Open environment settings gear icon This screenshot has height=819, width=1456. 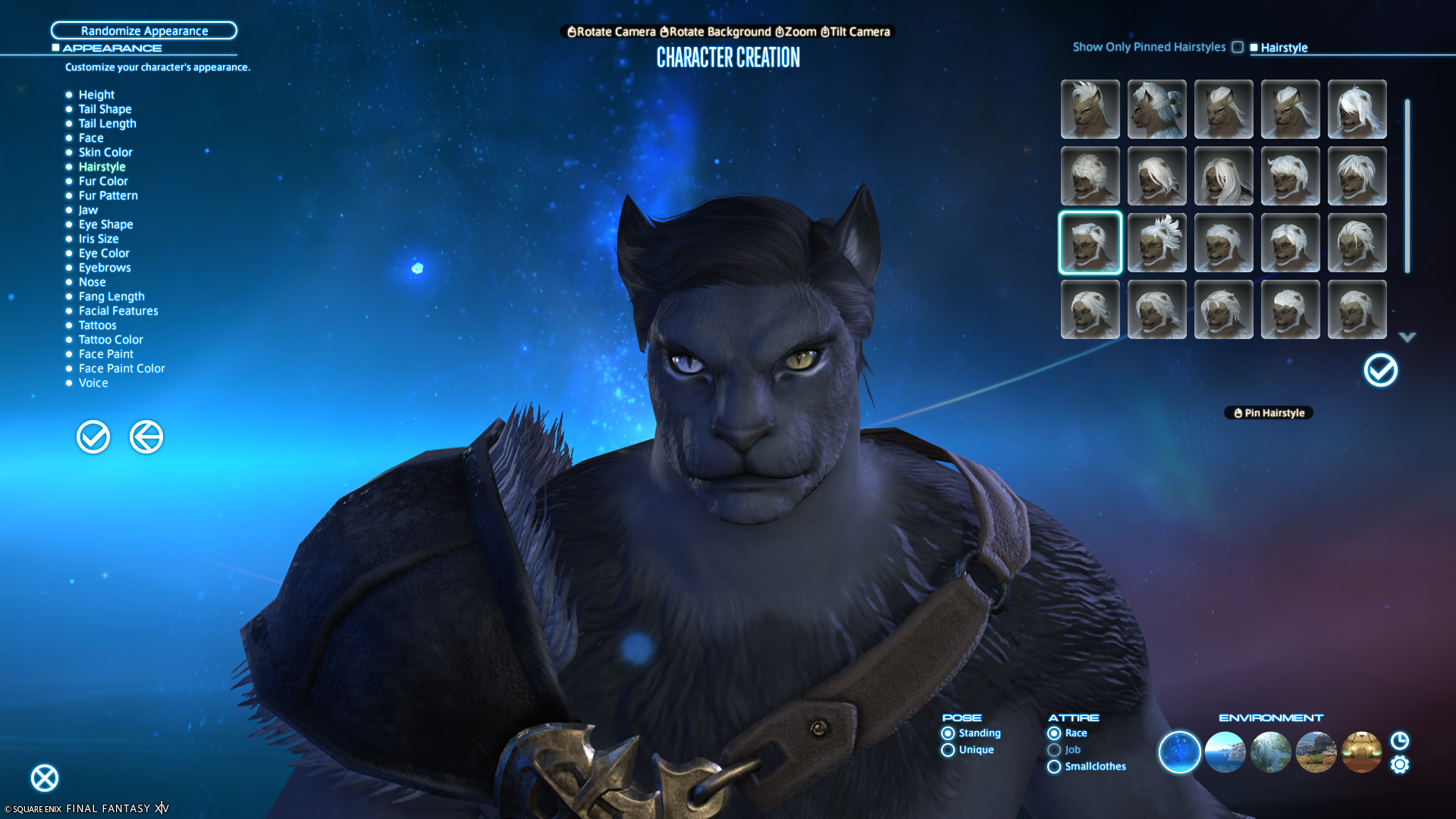(1400, 764)
